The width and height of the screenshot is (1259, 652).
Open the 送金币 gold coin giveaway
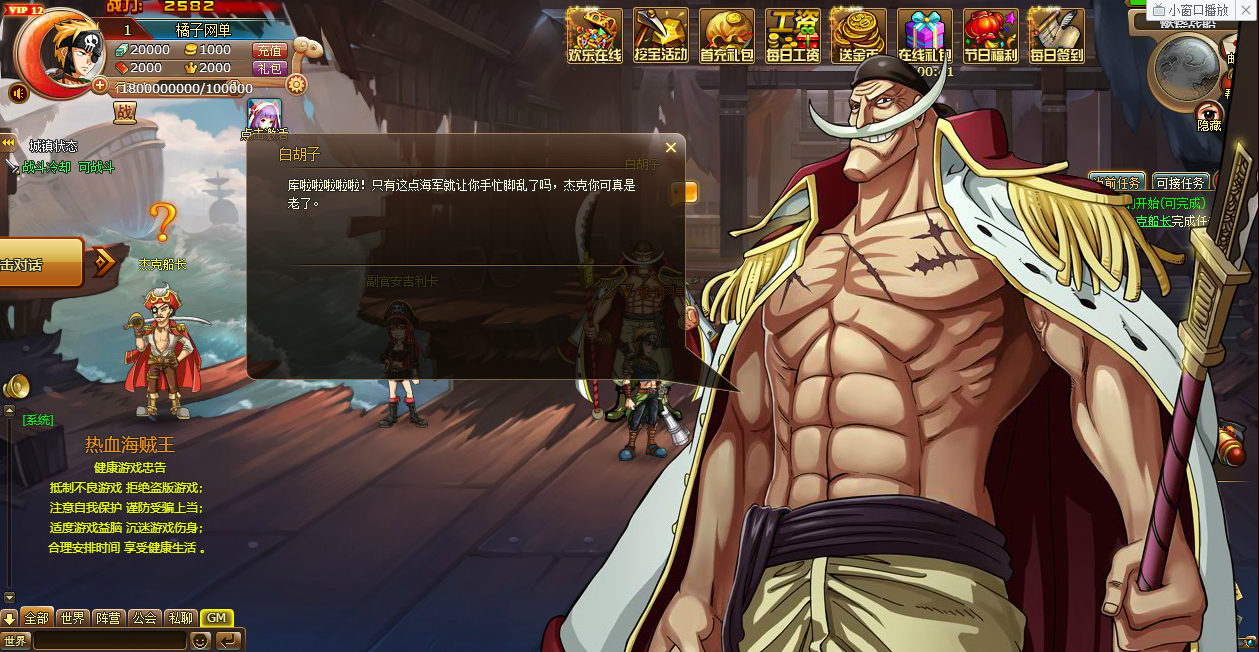click(858, 36)
